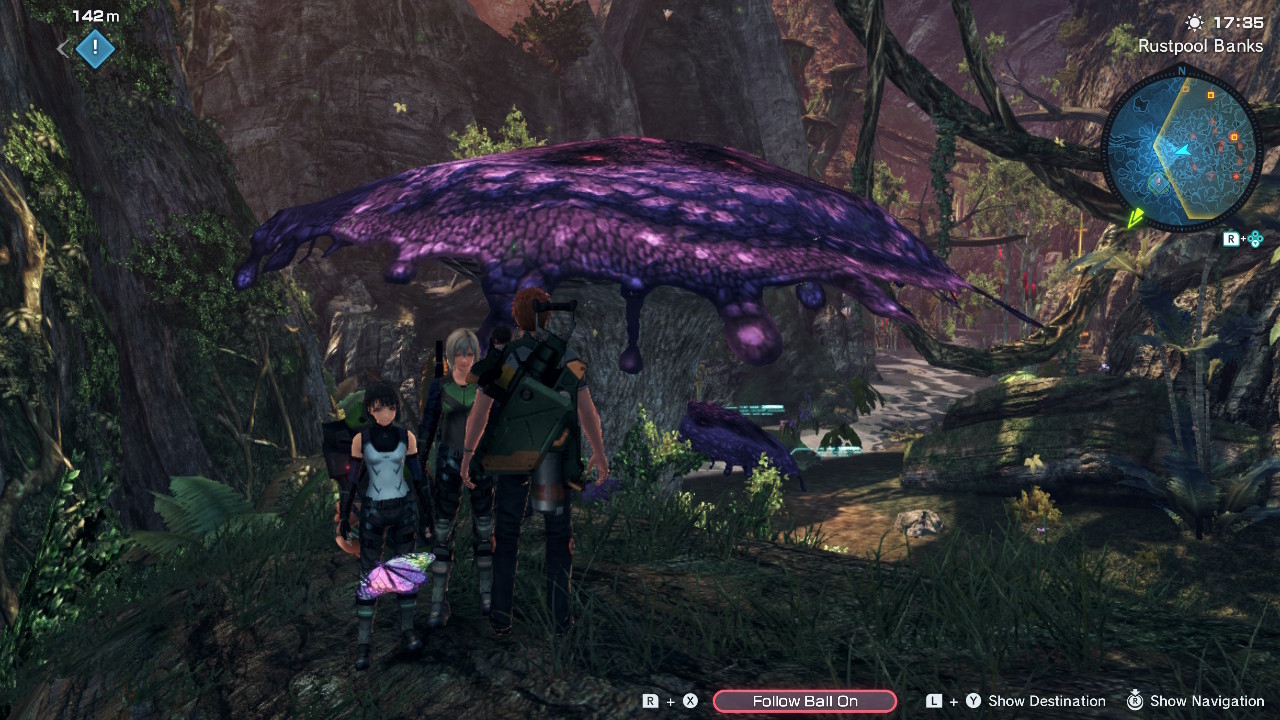The image size is (1280, 720).
Task: Click a red enemy star on the minimap
Action: pyautogui.click(x=1234, y=175)
